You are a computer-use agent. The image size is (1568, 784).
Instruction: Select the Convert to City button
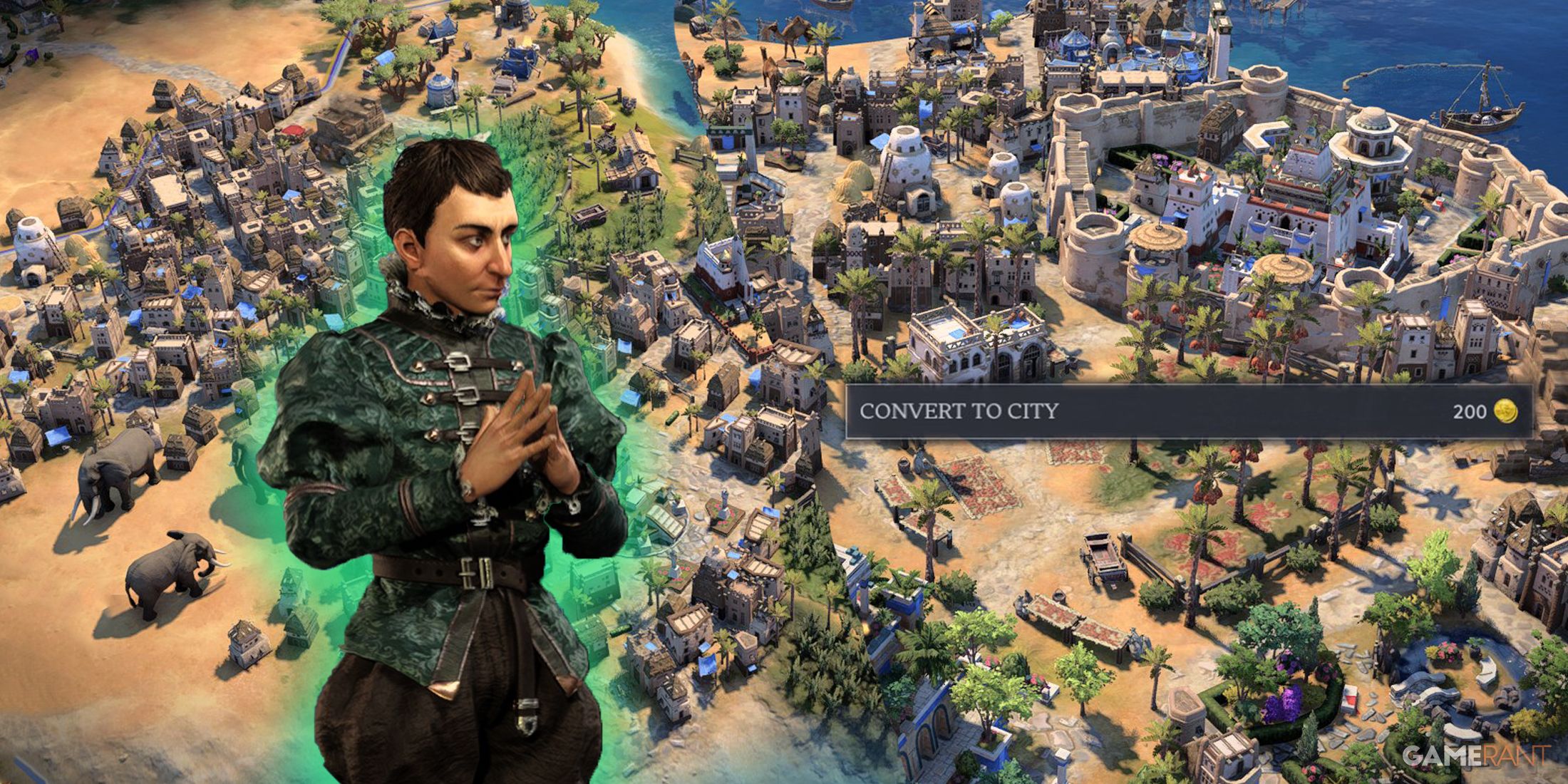pyautogui.click(x=1187, y=411)
